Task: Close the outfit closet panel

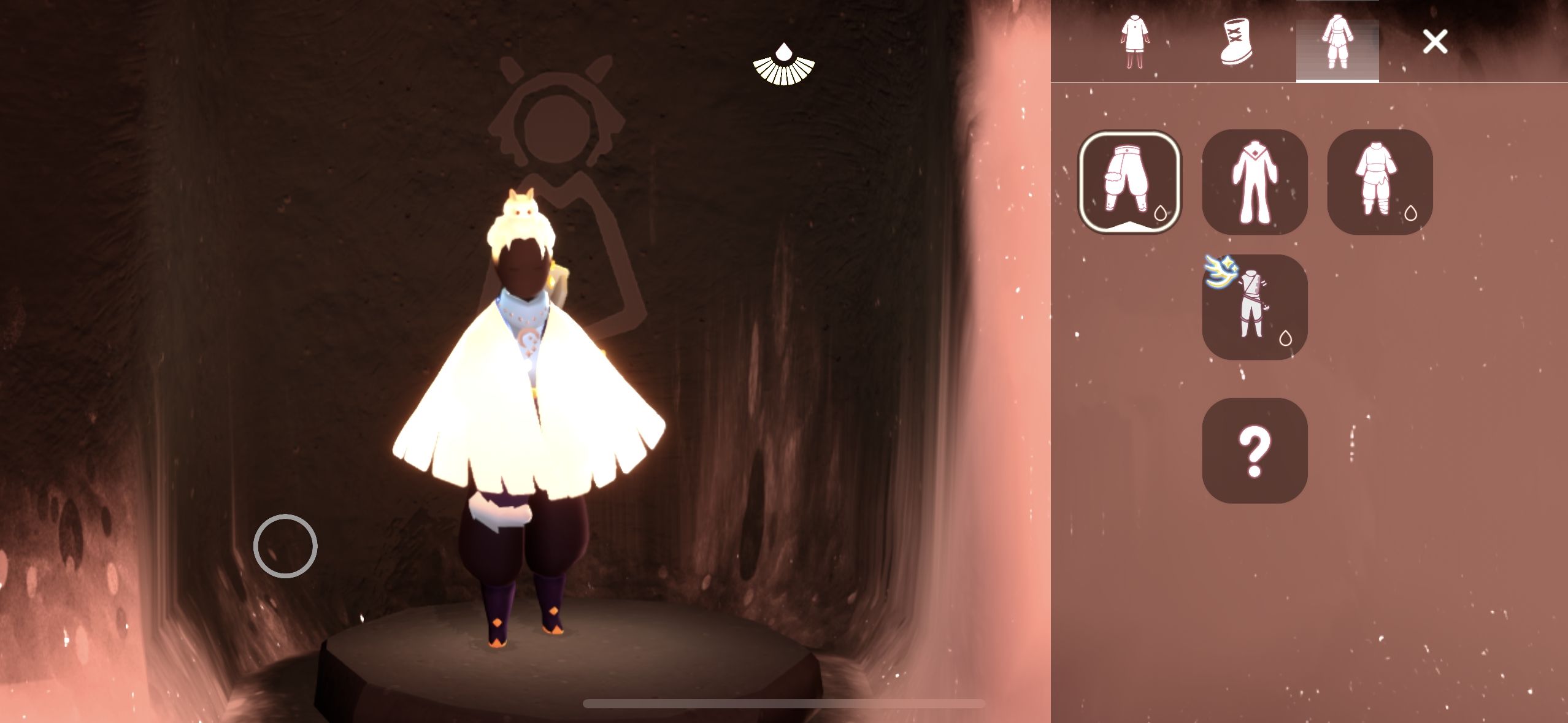Action: tap(1435, 42)
